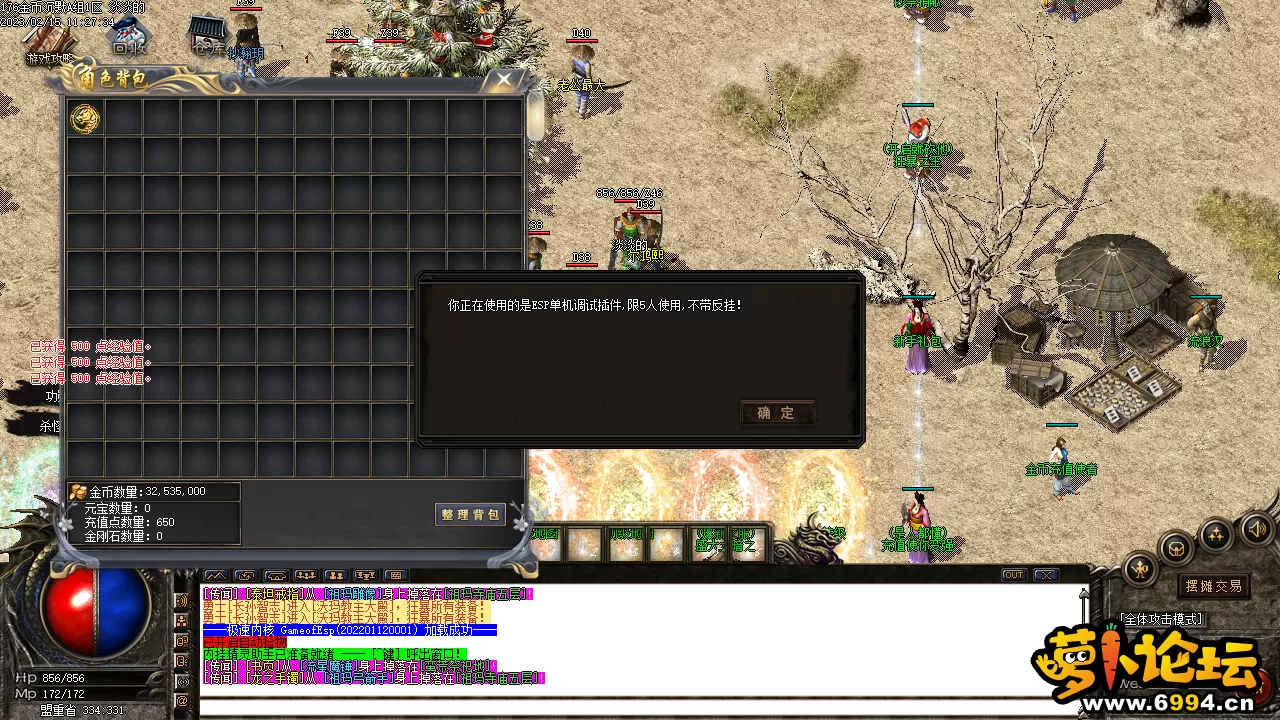Screen dimensions: 1280x720
Task: Open the four-star round menu icon
Action: tap(1216, 534)
